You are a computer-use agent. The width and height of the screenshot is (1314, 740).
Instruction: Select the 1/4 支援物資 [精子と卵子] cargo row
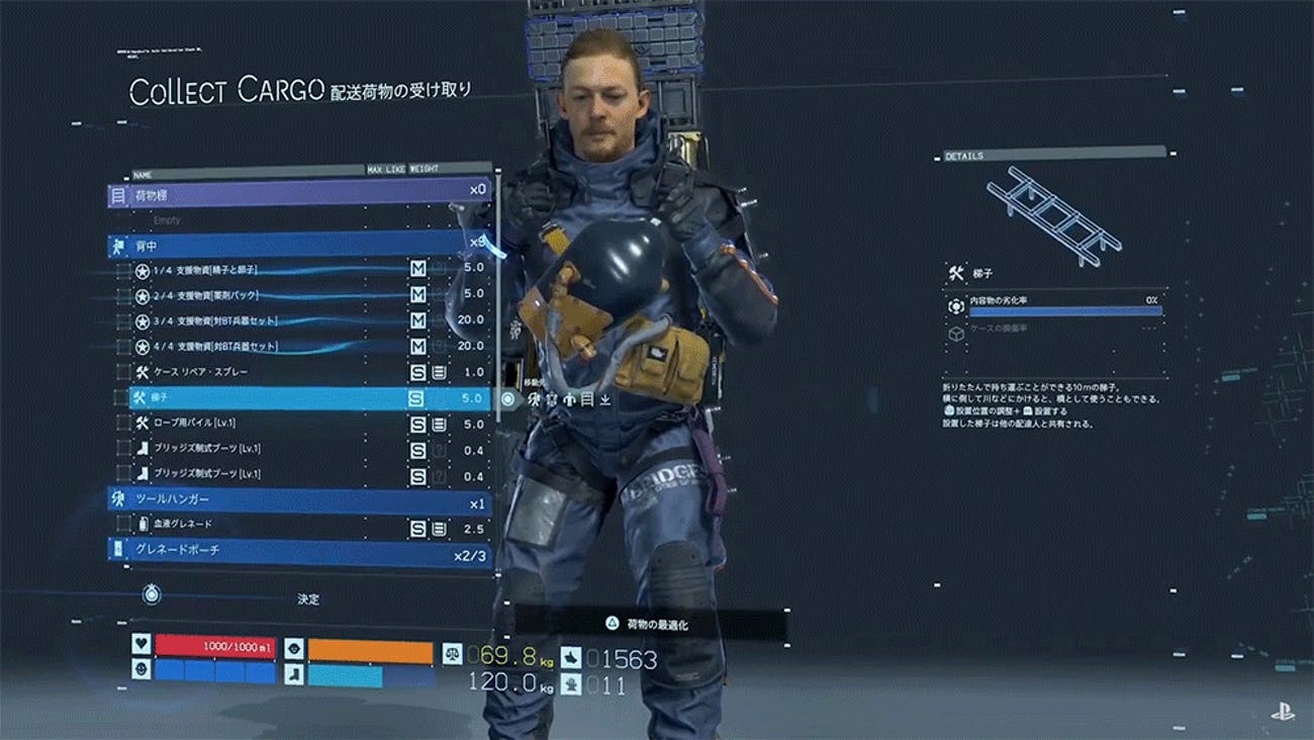pyautogui.click(x=300, y=270)
